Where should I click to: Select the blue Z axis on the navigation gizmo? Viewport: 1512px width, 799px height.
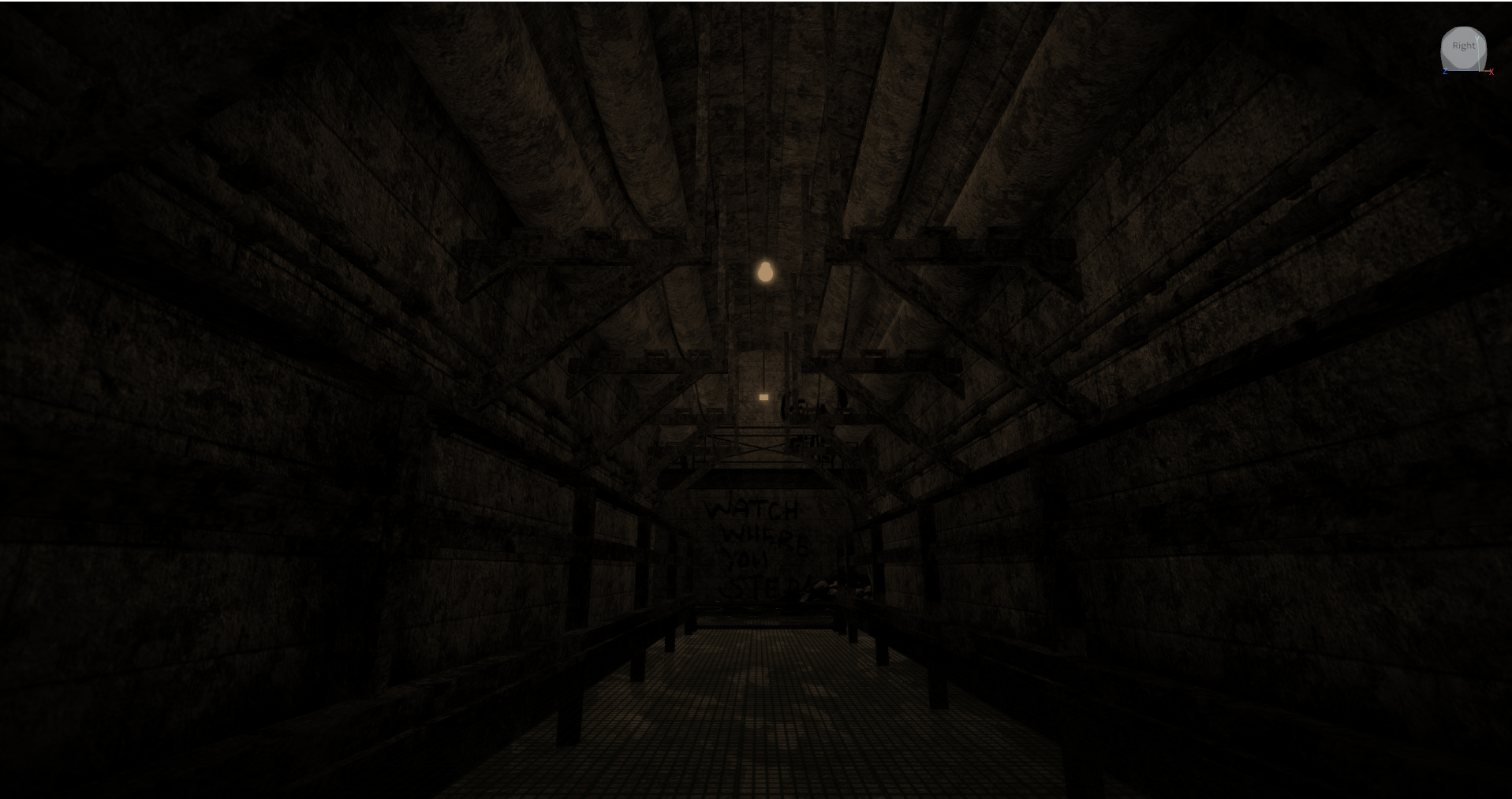click(1446, 72)
